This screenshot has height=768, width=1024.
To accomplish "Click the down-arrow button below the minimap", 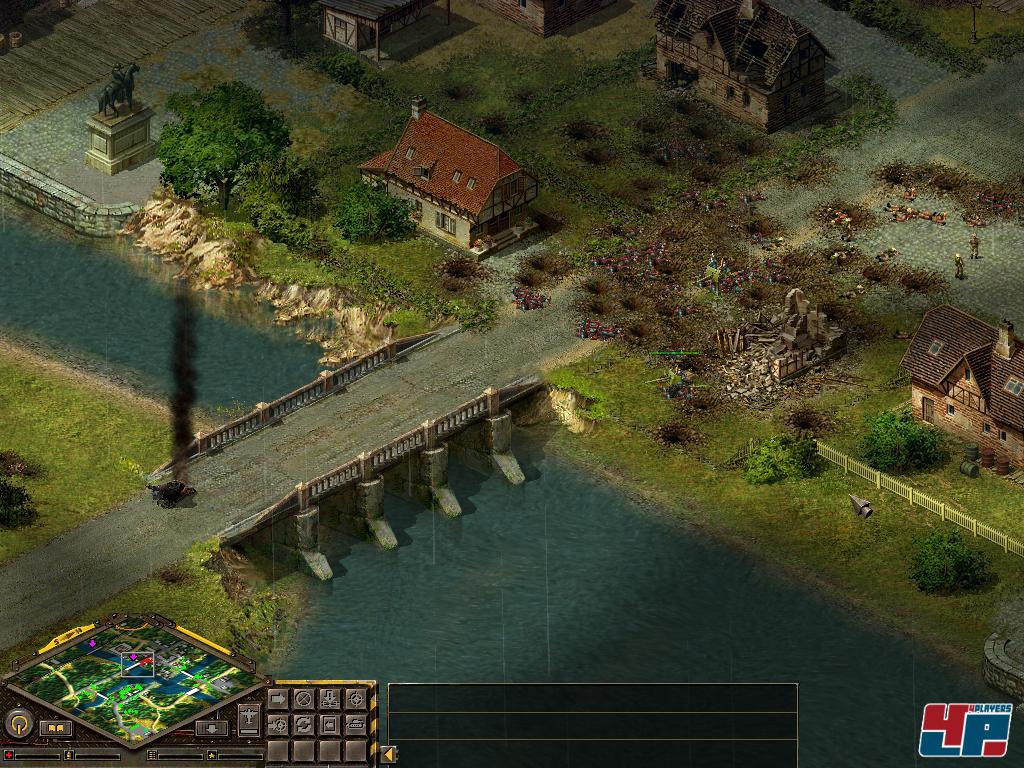I will pyautogui.click(x=211, y=728).
